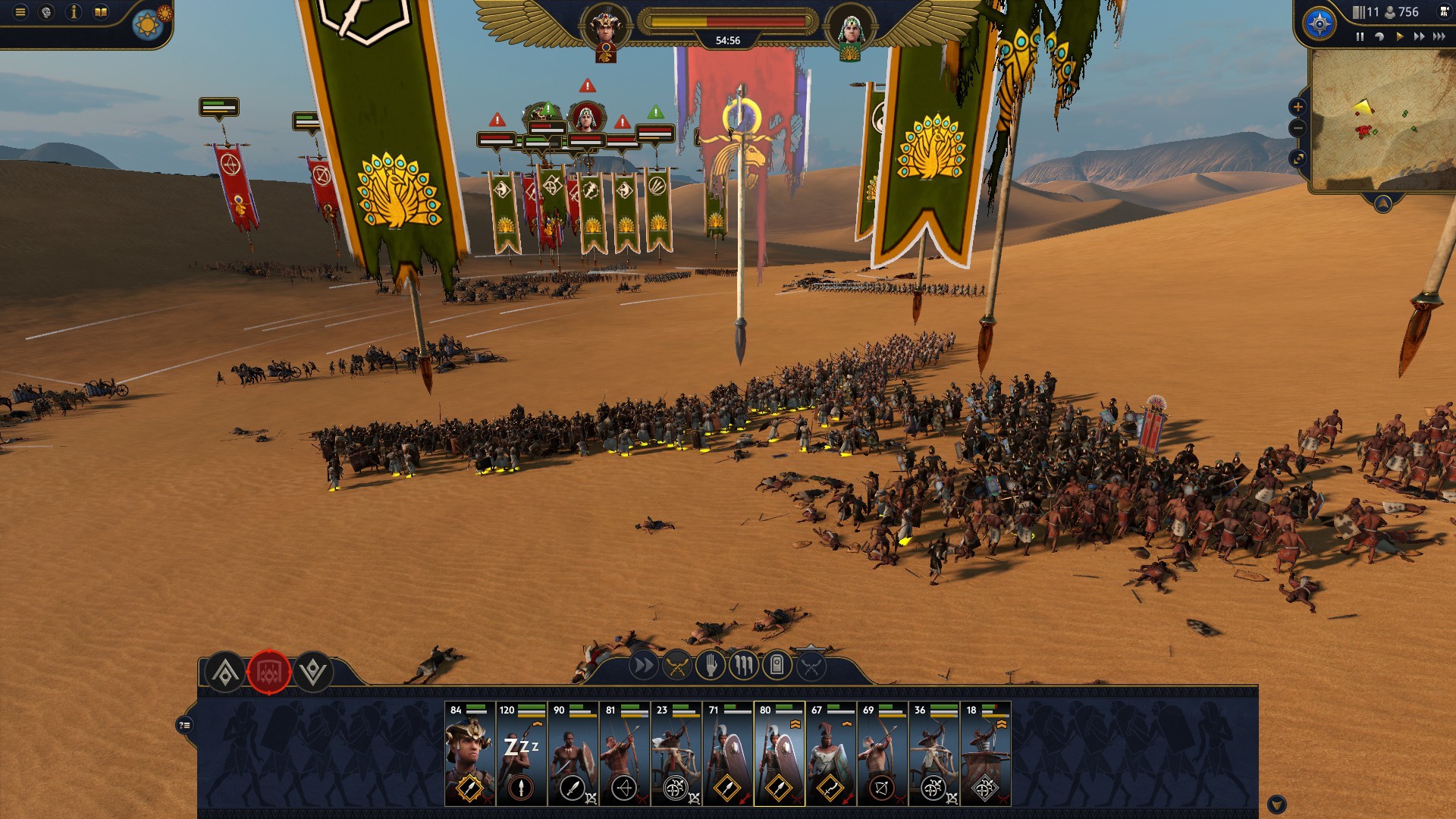The image size is (1456, 819).
Task: Activate the red highlighted stance button
Action: point(269,672)
